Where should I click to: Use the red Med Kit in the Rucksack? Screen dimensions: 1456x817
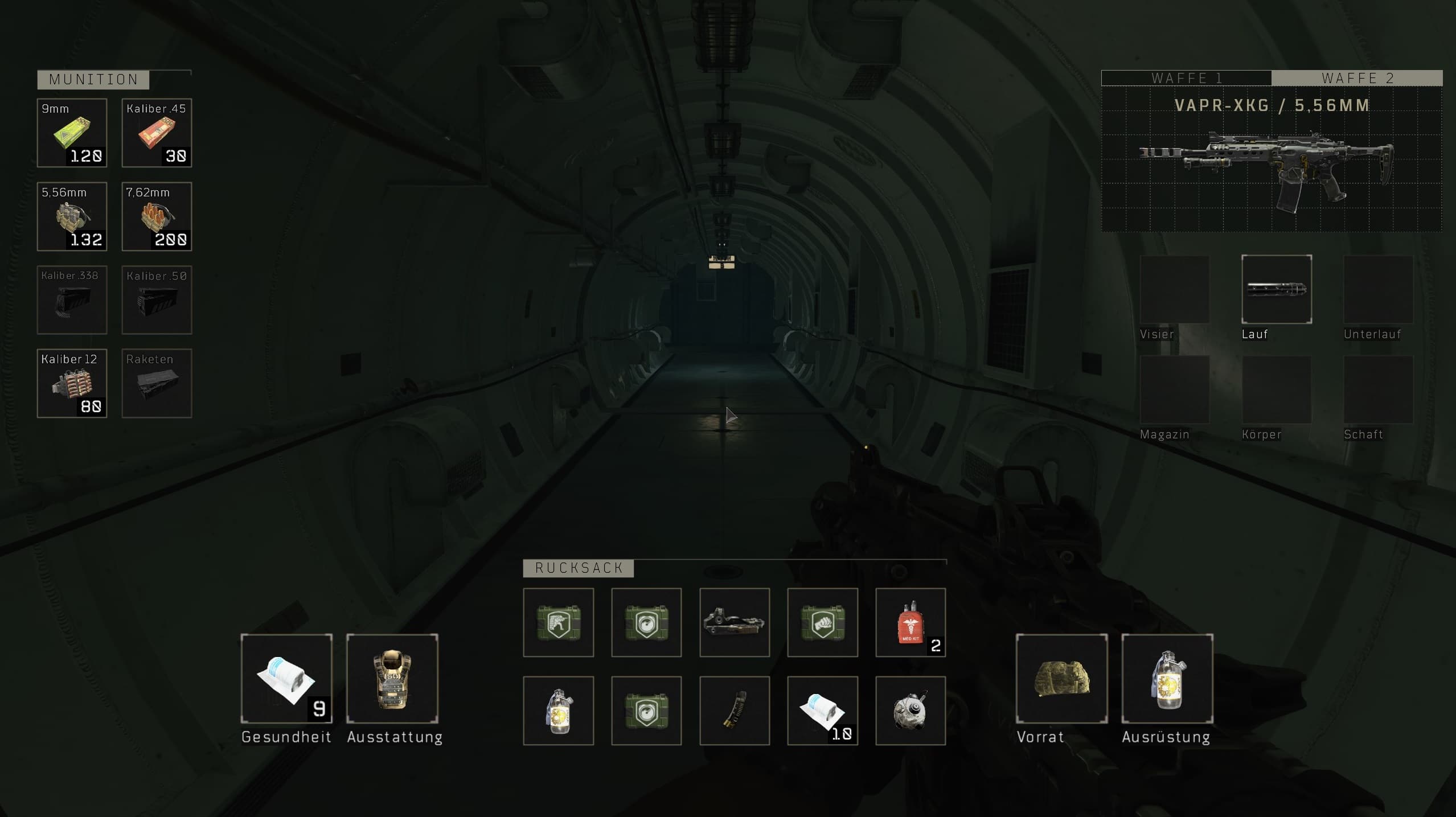[x=910, y=622]
